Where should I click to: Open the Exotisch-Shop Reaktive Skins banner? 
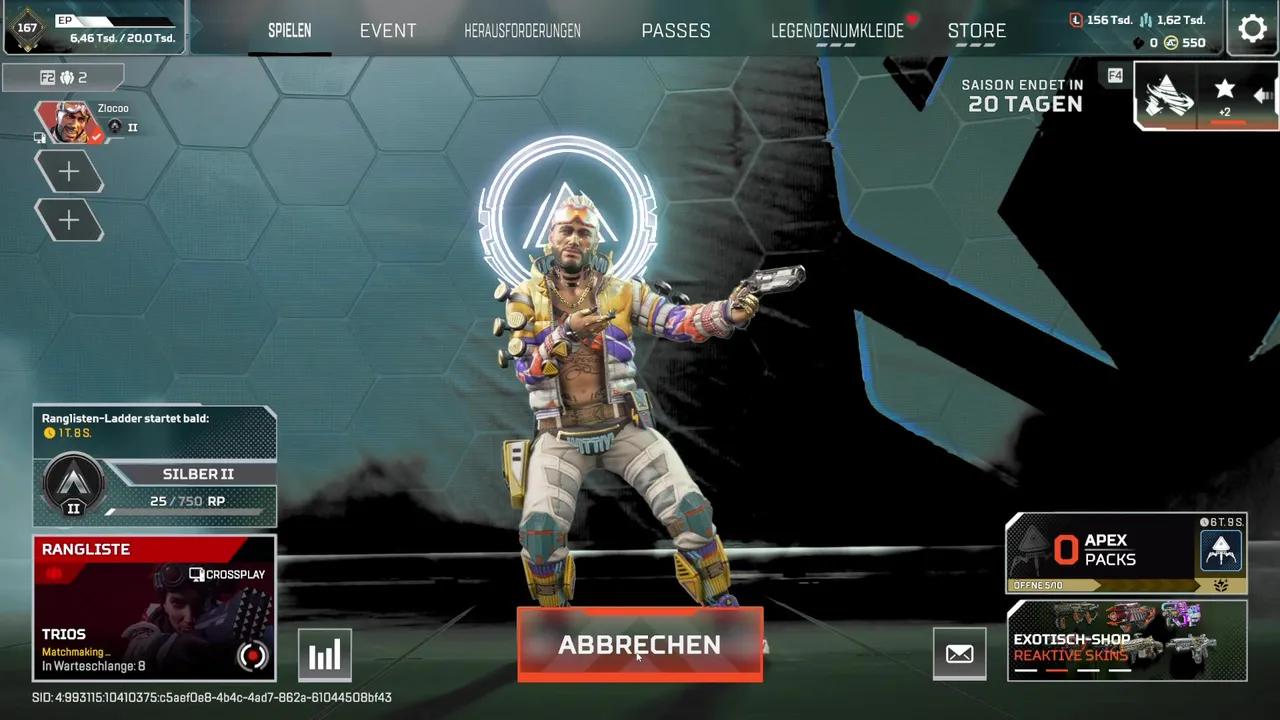tap(1126, 641)
